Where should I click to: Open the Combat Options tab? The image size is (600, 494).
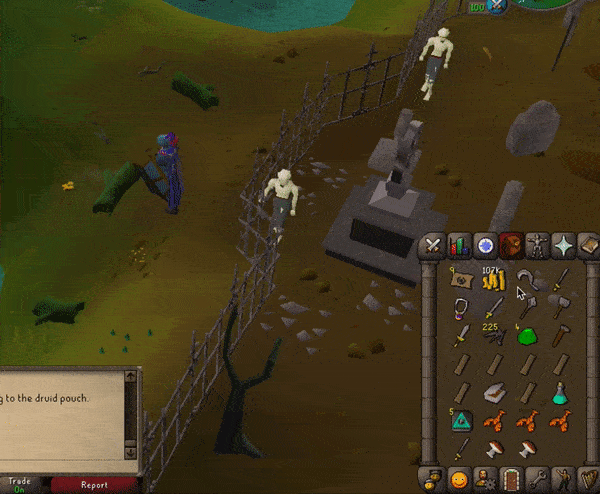pyautogui.click(x=433, y=245)
